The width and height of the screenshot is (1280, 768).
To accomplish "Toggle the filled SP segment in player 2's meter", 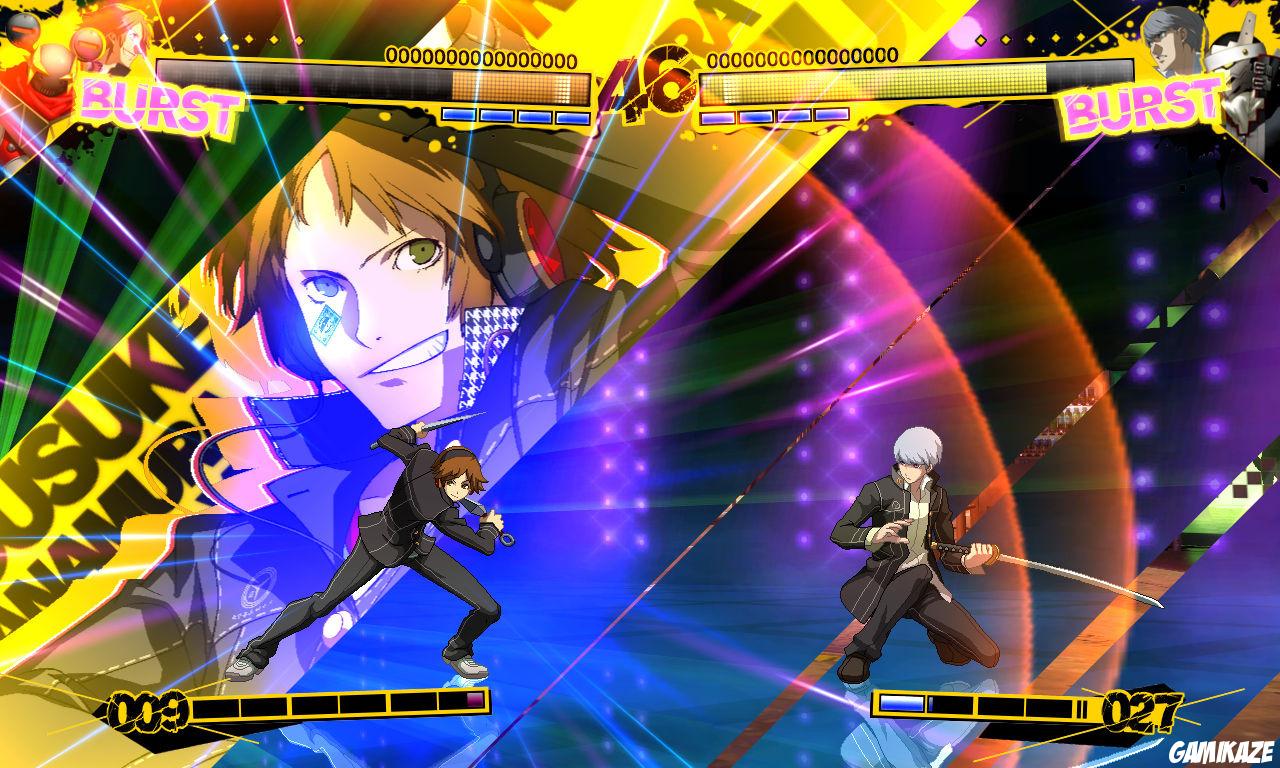I will tap(901, 705).
